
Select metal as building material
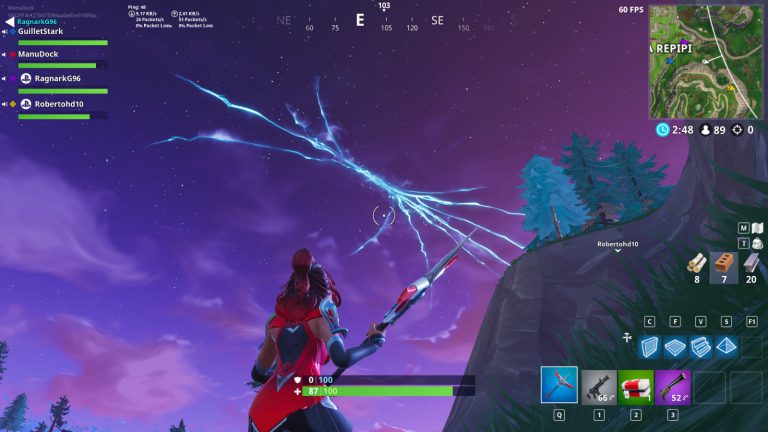[x=751, y=263]
